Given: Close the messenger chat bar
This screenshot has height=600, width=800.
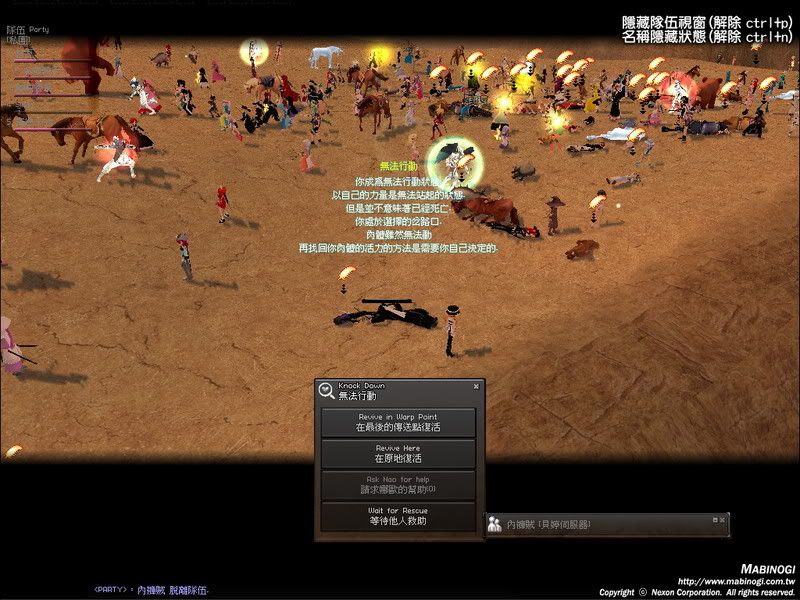Looking at the screenshot, I should (x=723, y=520).
